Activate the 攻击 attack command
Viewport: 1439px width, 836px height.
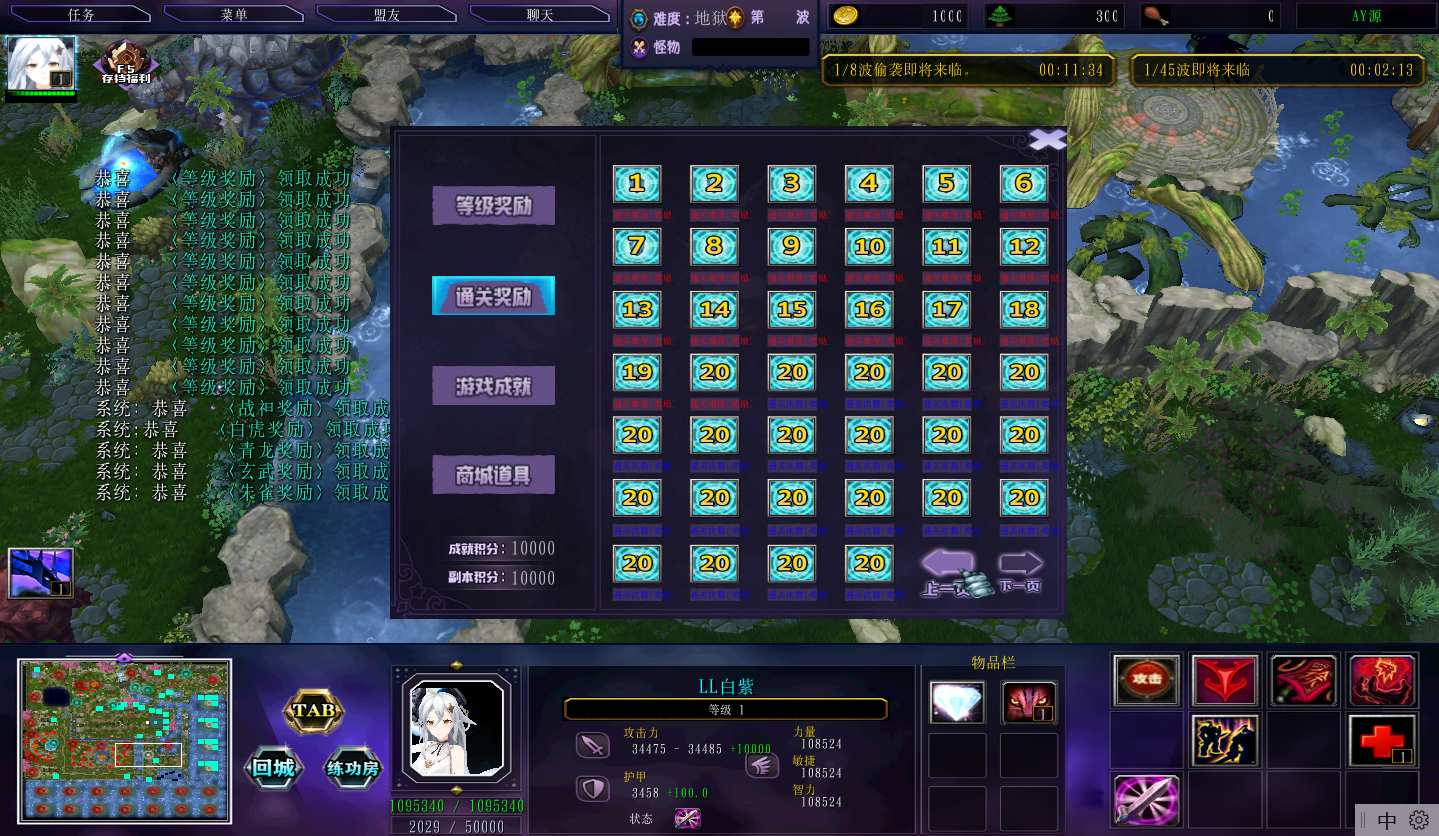[x=1146, y=680]
